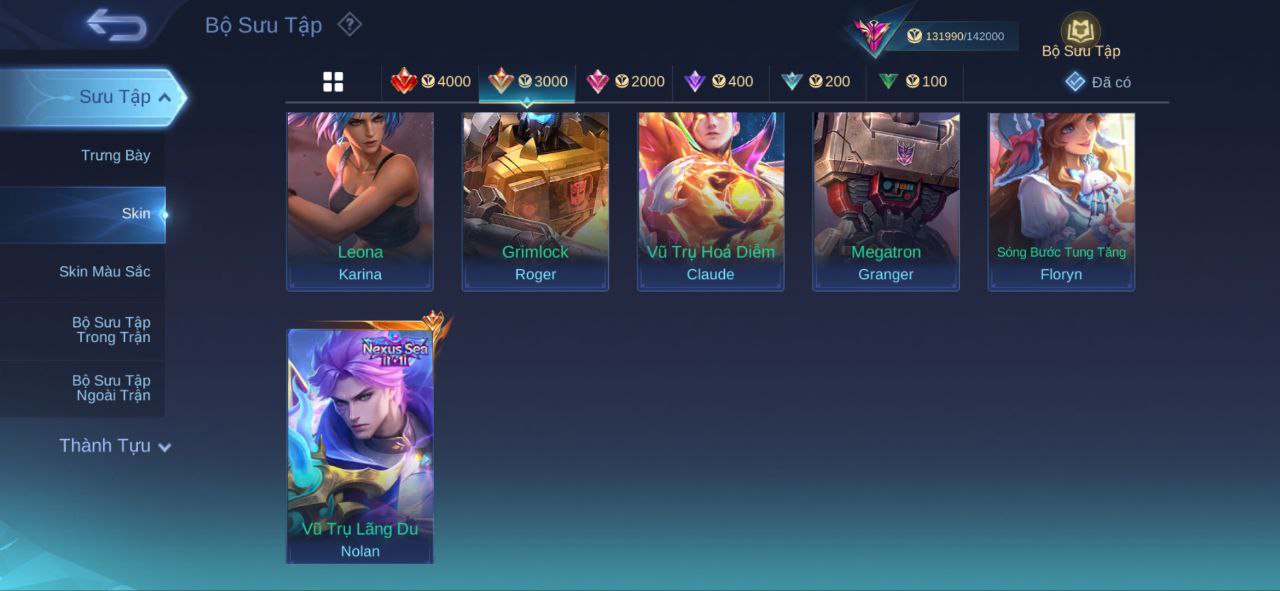1280x591 pixels.
Task: Choose Bộ Sưu Tập Ngoài Trận
Action: tap(110, 388)
